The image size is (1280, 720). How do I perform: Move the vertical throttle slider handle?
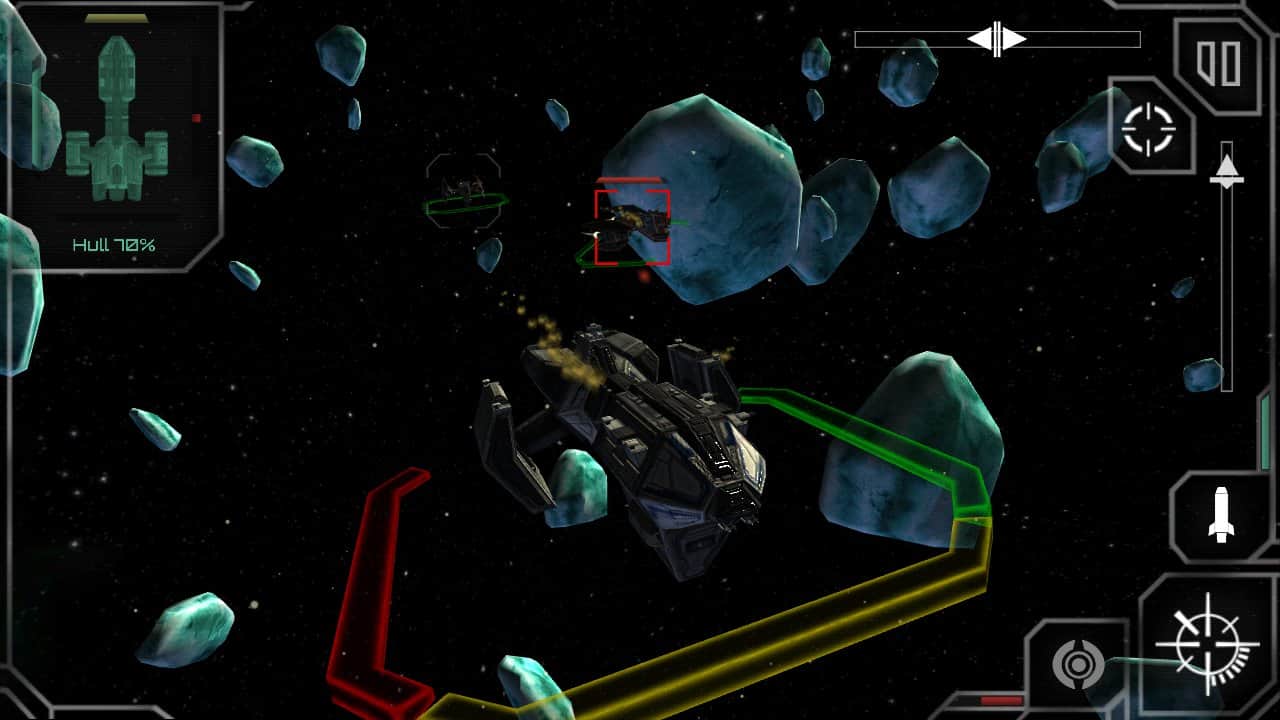[1226, 167]
